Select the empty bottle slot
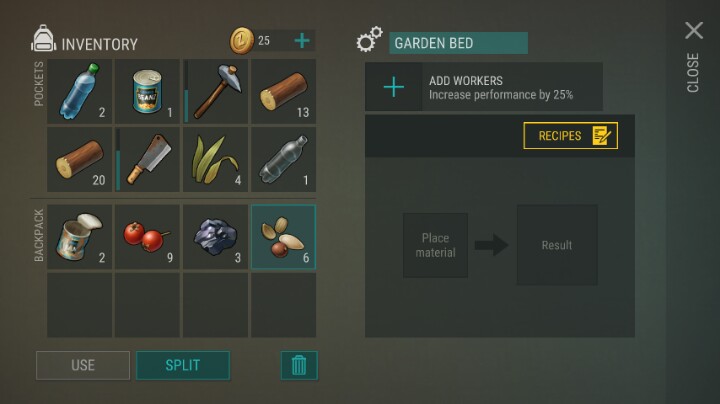This screenshot has height=404, width=720. (x=283, y=159)
